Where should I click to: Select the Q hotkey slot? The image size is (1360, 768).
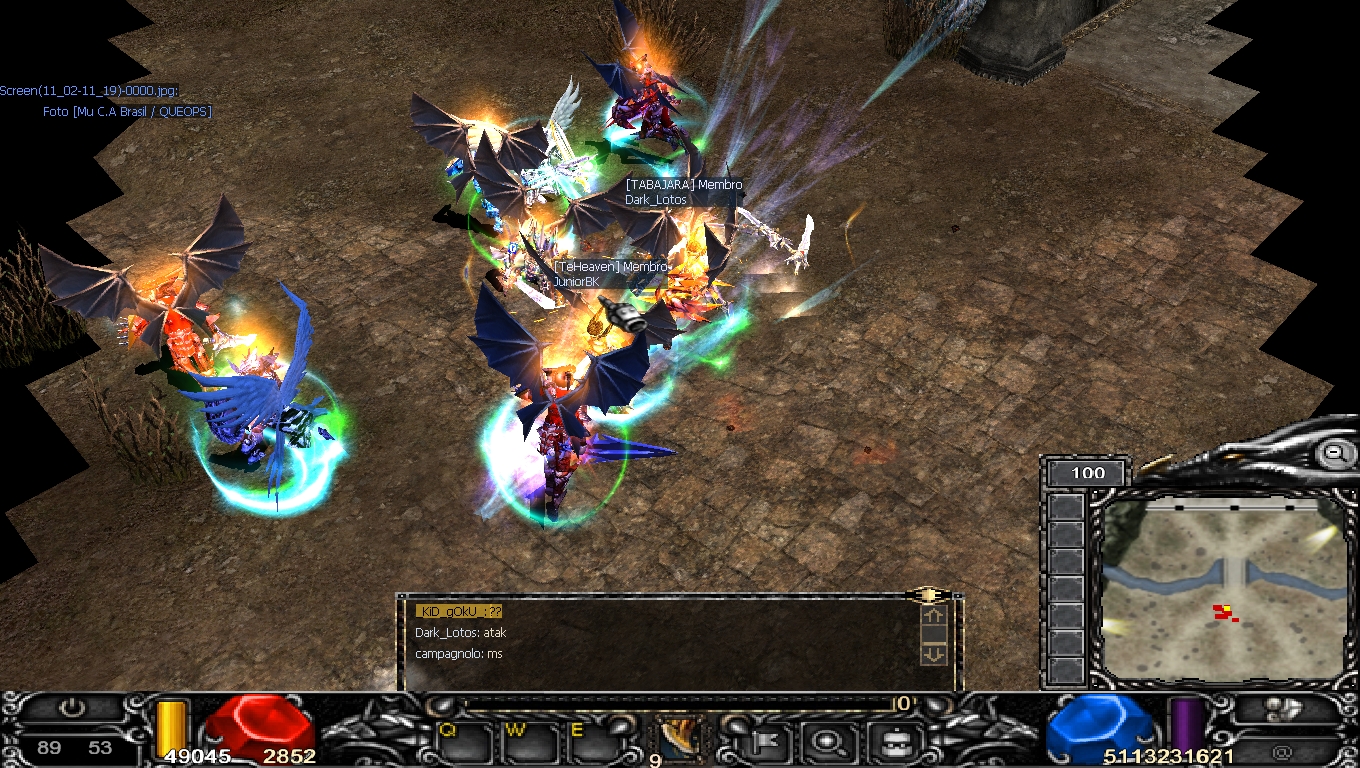coord(463,742)
